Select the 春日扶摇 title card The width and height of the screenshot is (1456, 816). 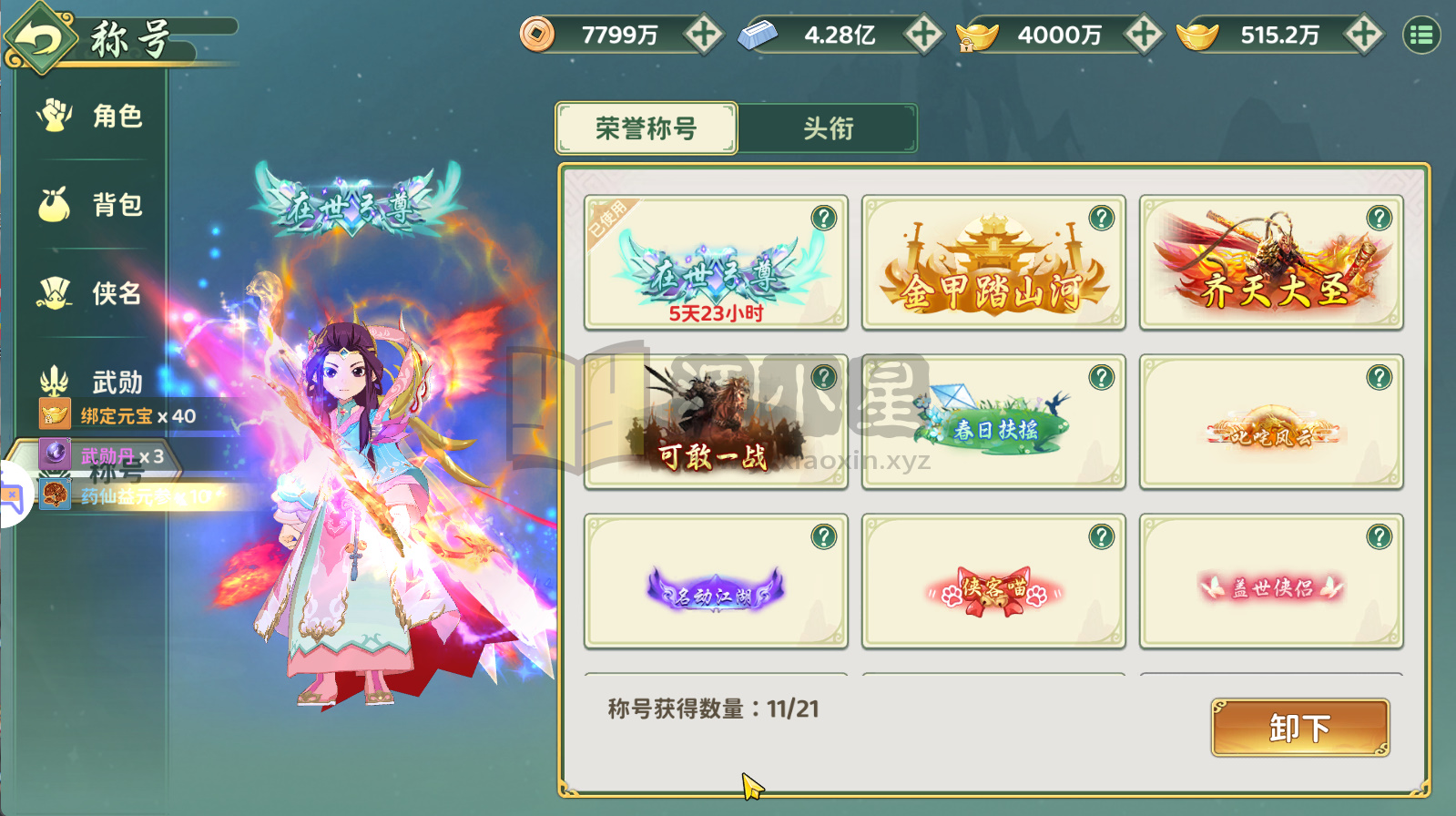coord(993,423)
